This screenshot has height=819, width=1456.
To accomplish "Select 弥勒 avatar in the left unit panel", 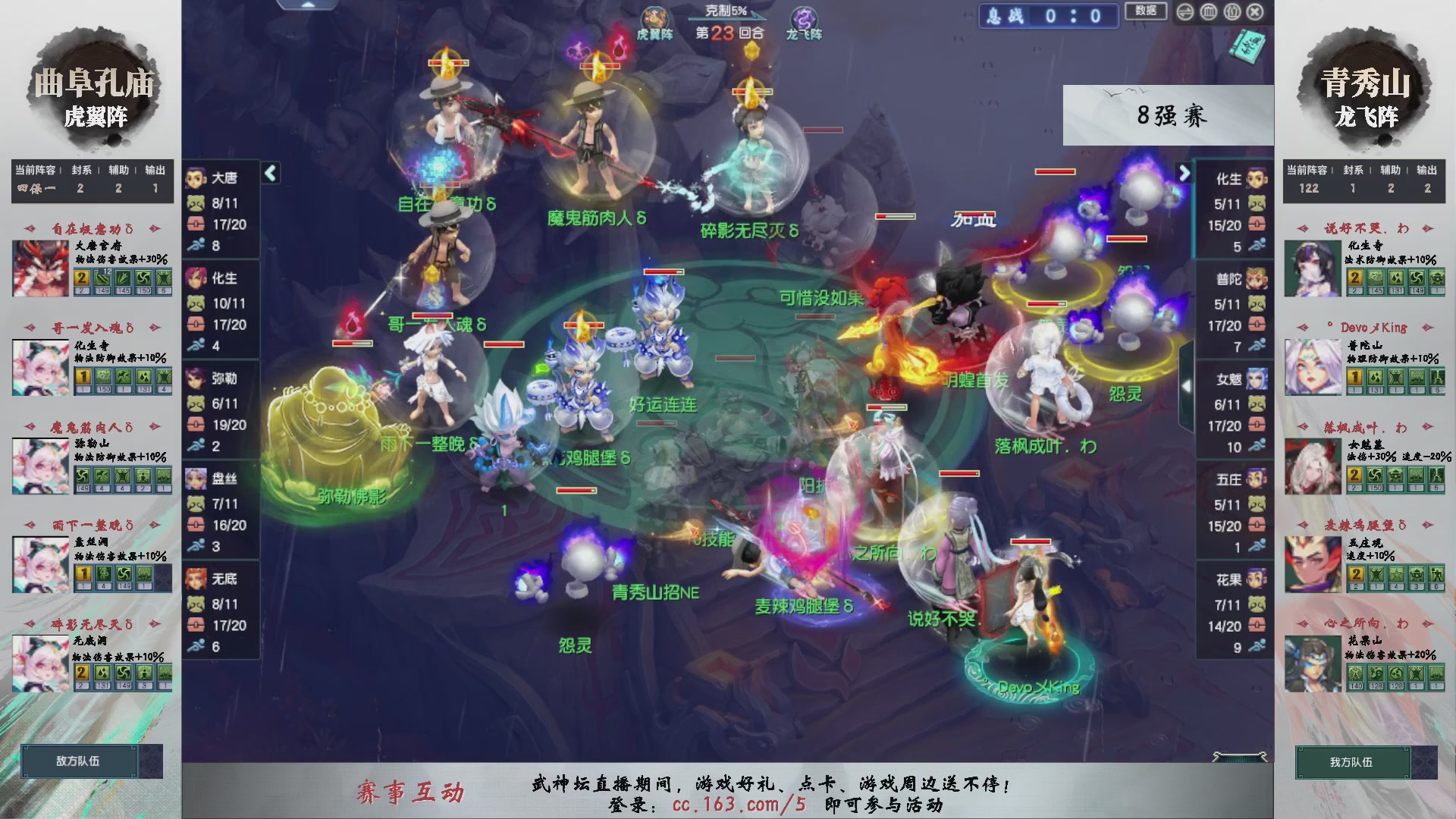I will (x=196, y=379).
